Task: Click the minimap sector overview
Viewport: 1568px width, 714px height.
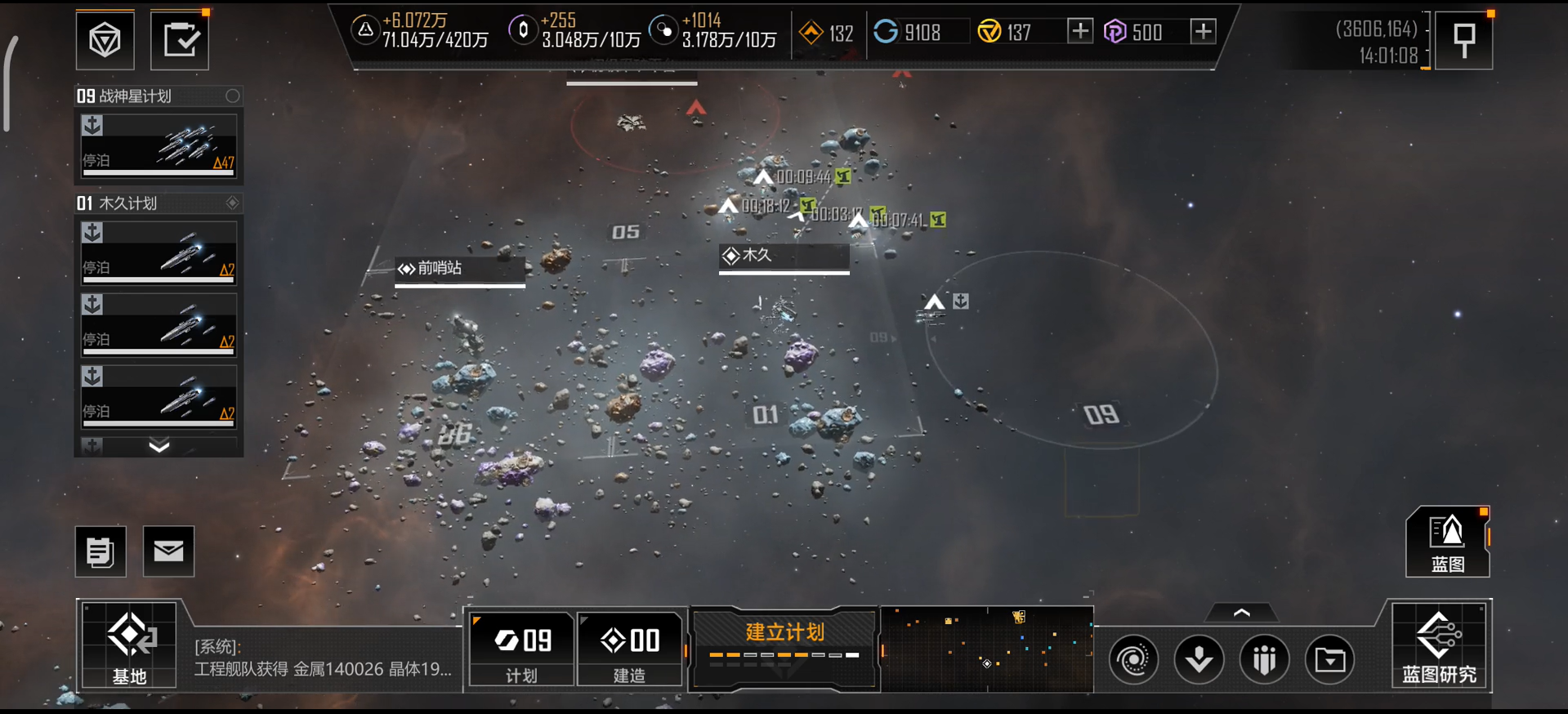Action: point(987,649)
